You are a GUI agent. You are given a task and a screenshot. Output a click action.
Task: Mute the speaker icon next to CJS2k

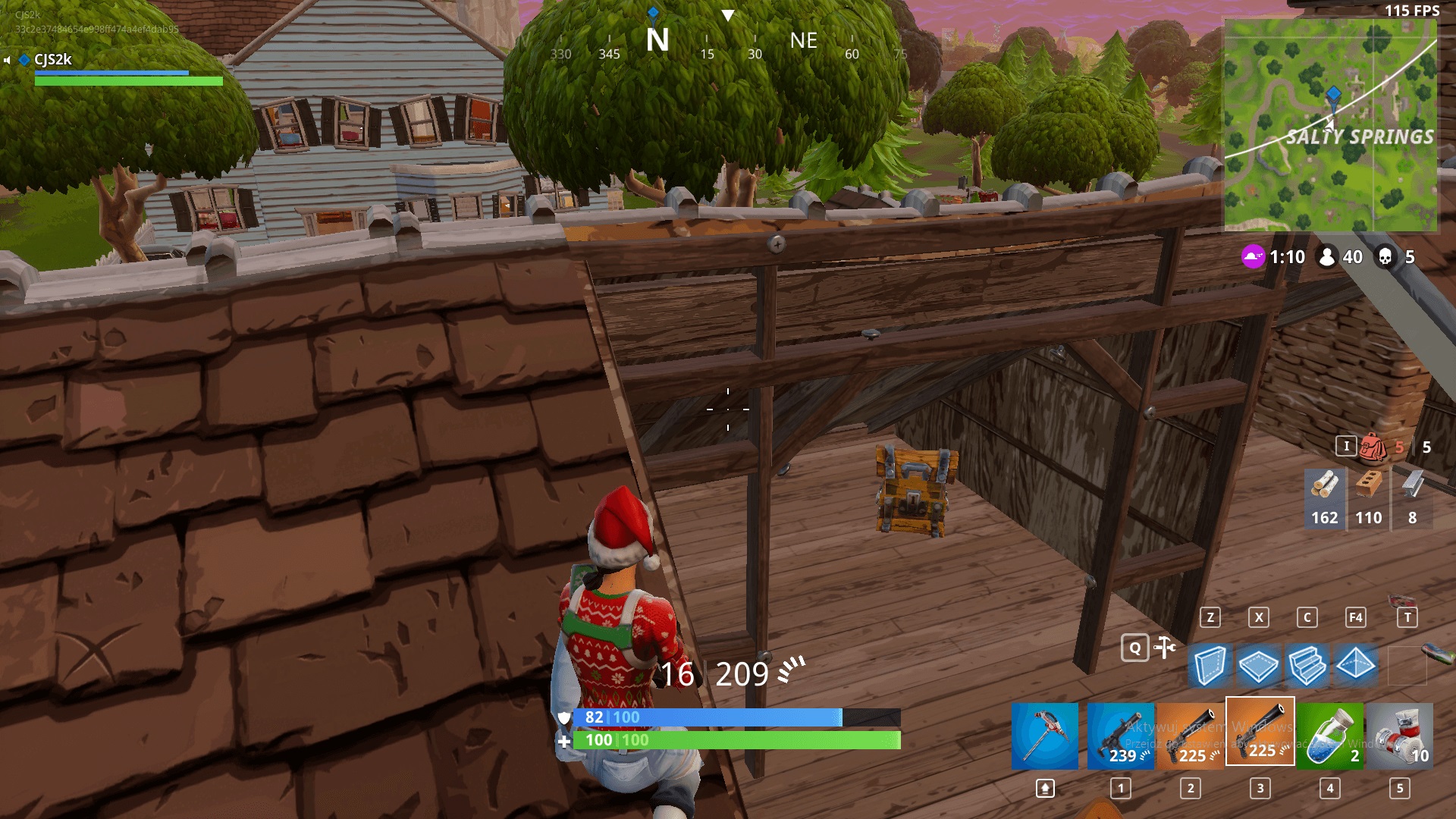click(7, 60)
